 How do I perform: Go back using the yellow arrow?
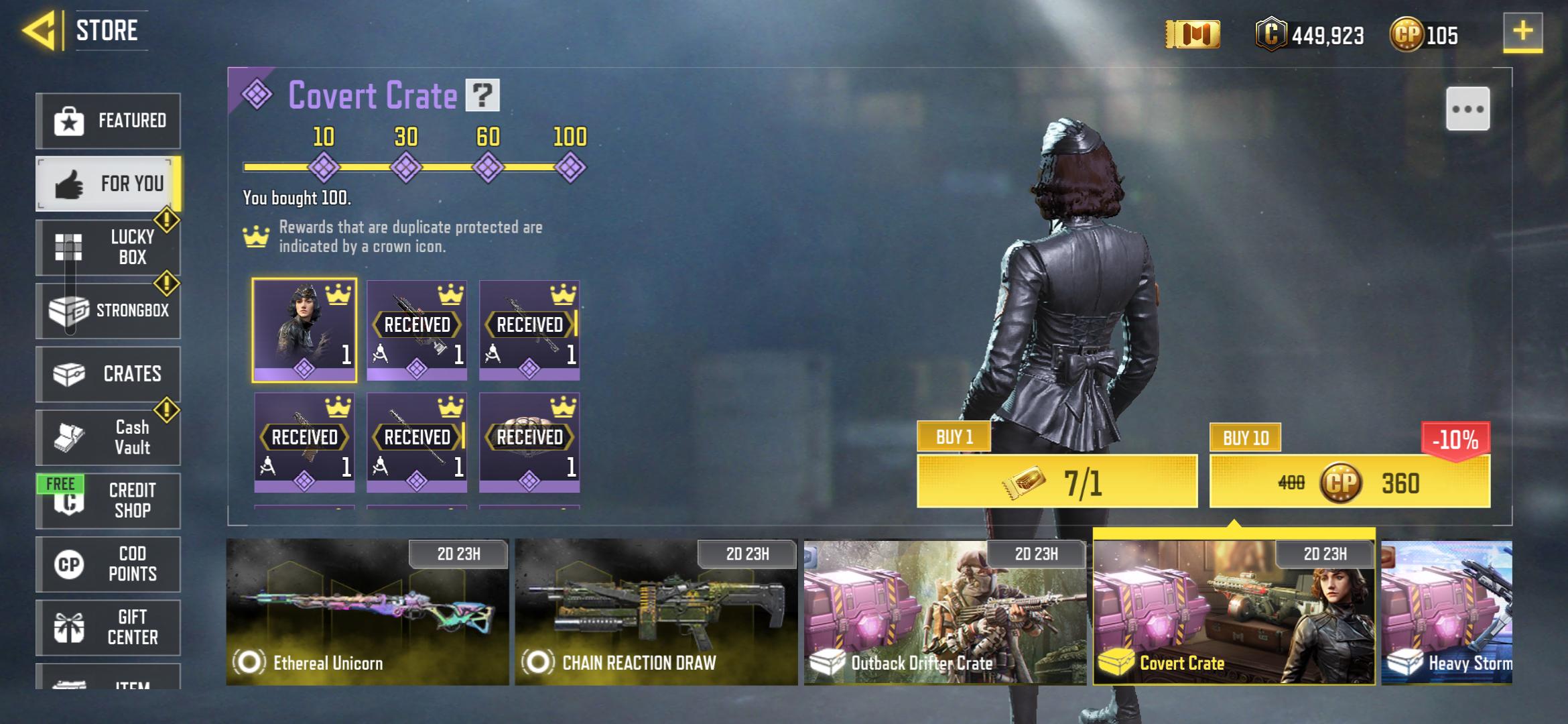pyautogui.click(x=39, y=31)
